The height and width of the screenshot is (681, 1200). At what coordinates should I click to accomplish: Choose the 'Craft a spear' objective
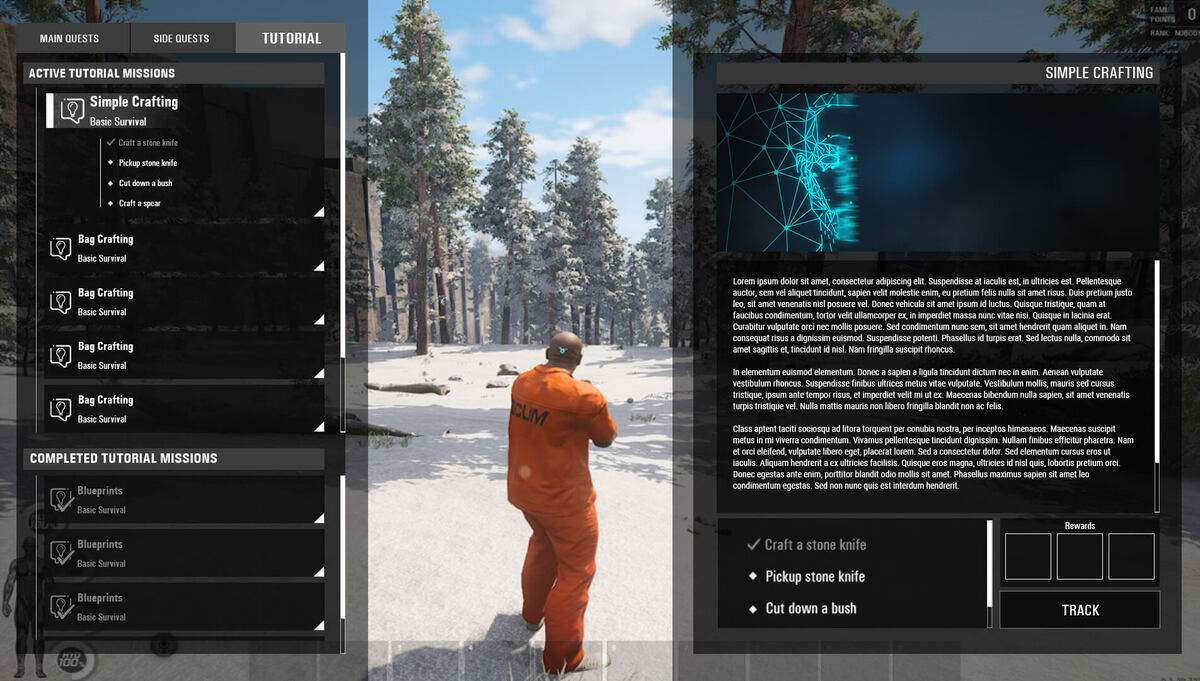[139, 203]
